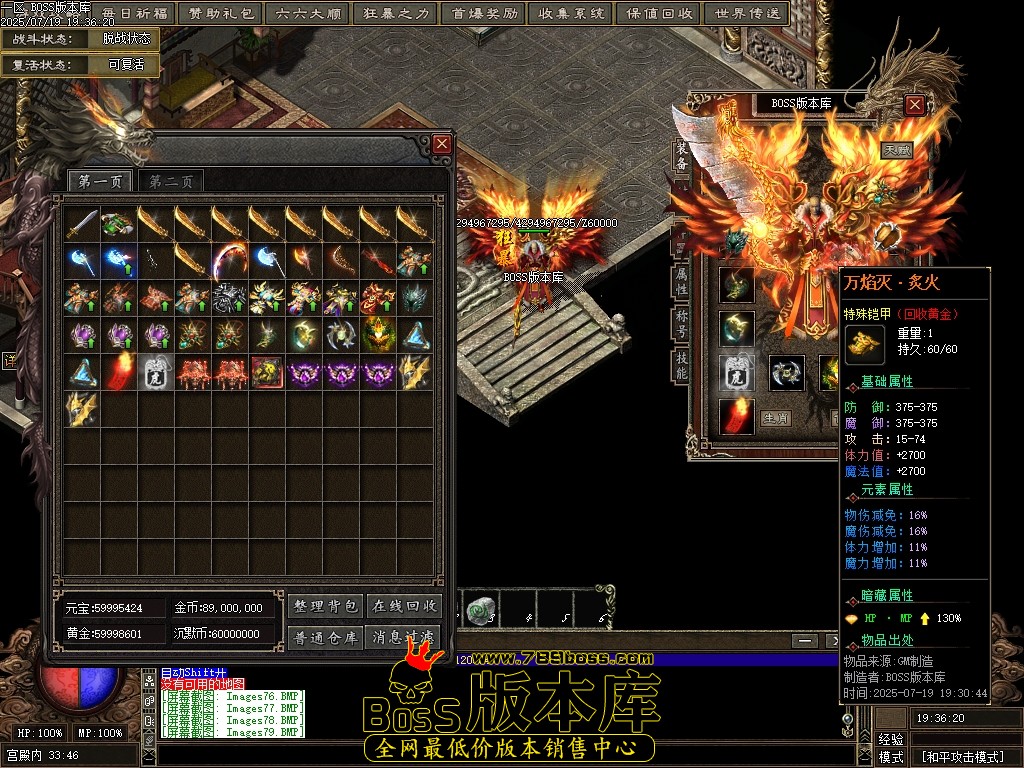Click the 整理背包 sort bag button
Image resolution: width=1024 pixels, height=768 pixels.
tap(325, 606)
